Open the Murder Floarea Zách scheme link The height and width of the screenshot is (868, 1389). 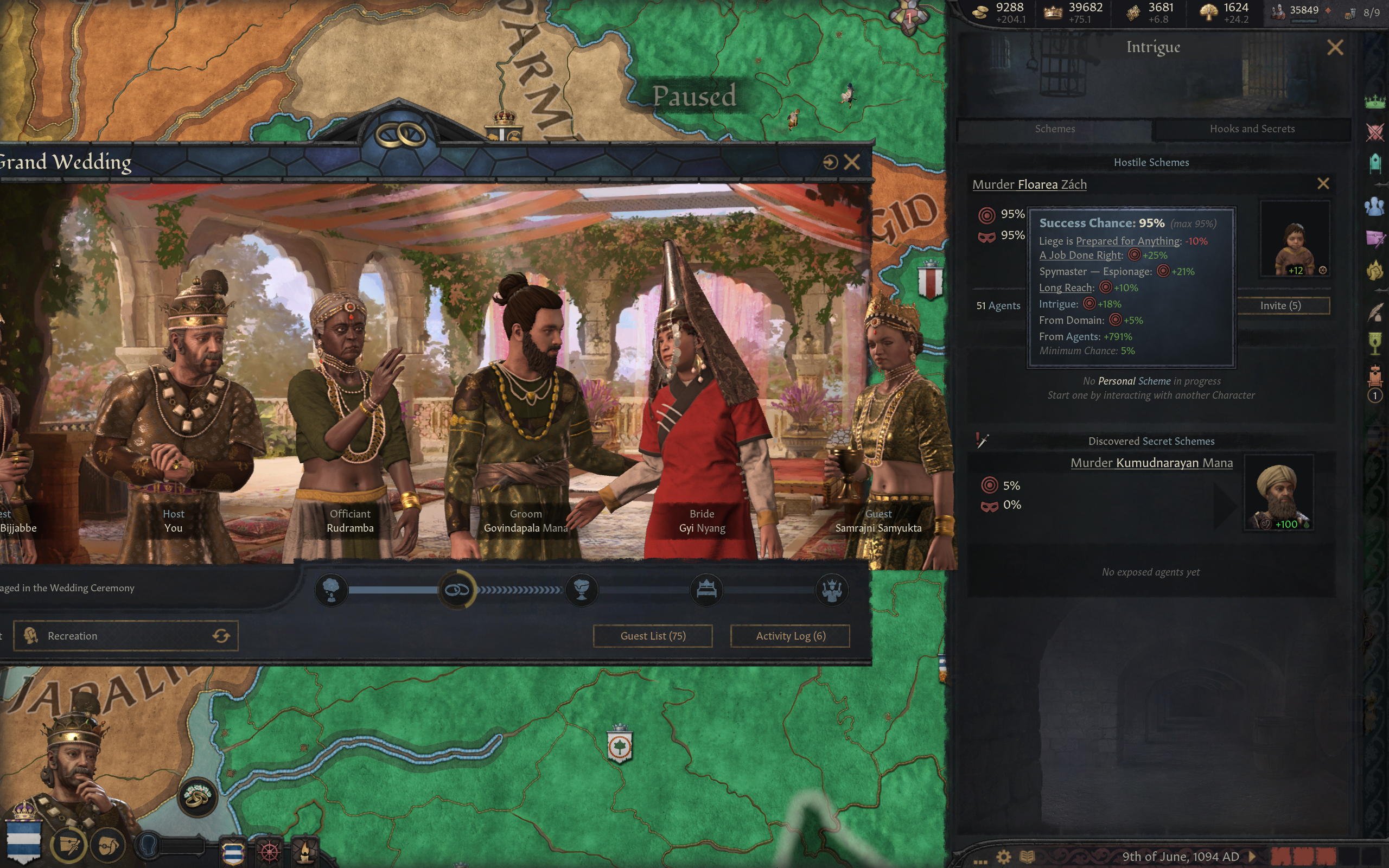(x=1029, y=184)
